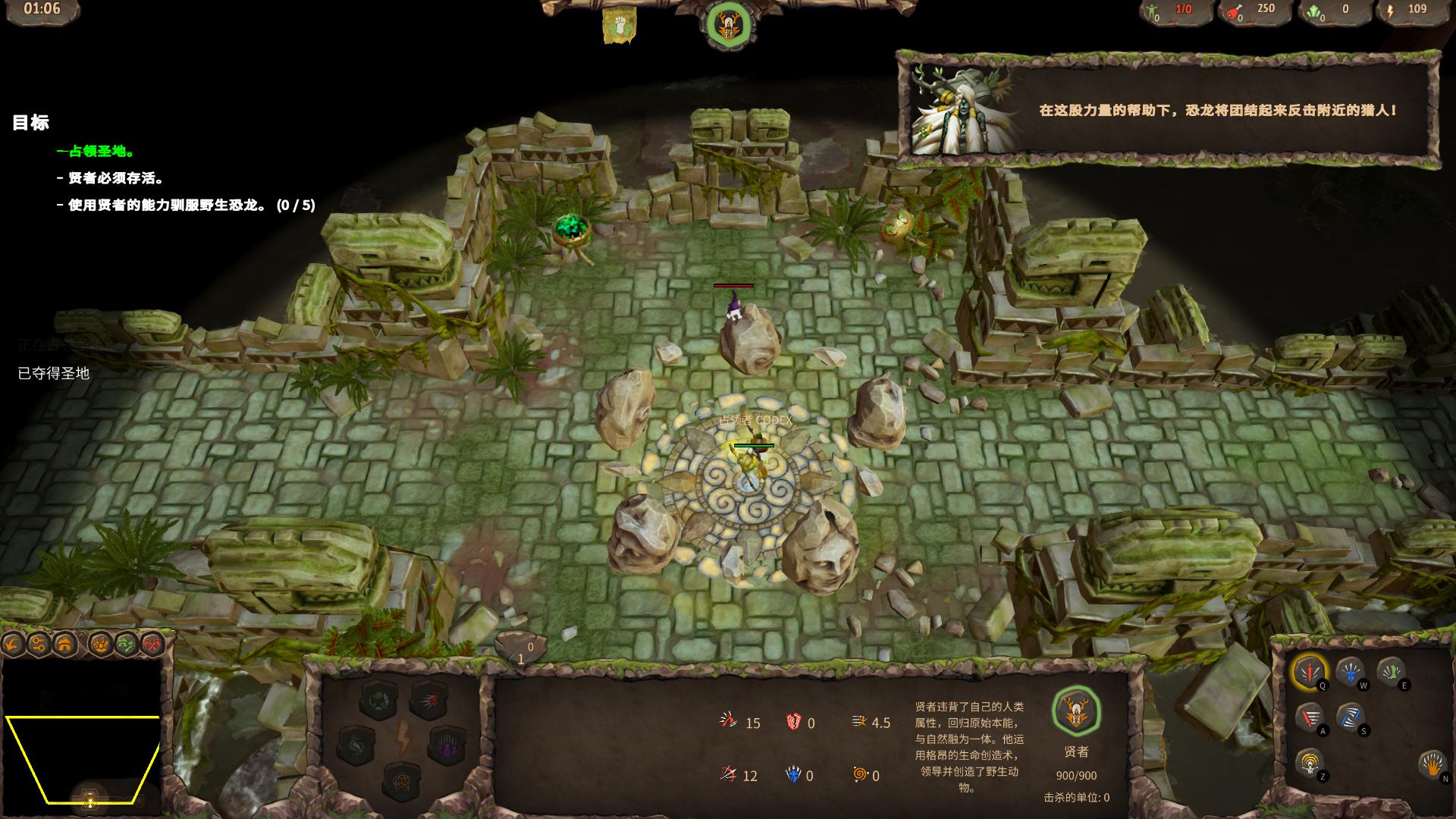The width and height of the screenshot is (1456, 819).
Task: Click the Sage unit portrait in info panel
Action: pyautogui.click(x=1076, y=711)
